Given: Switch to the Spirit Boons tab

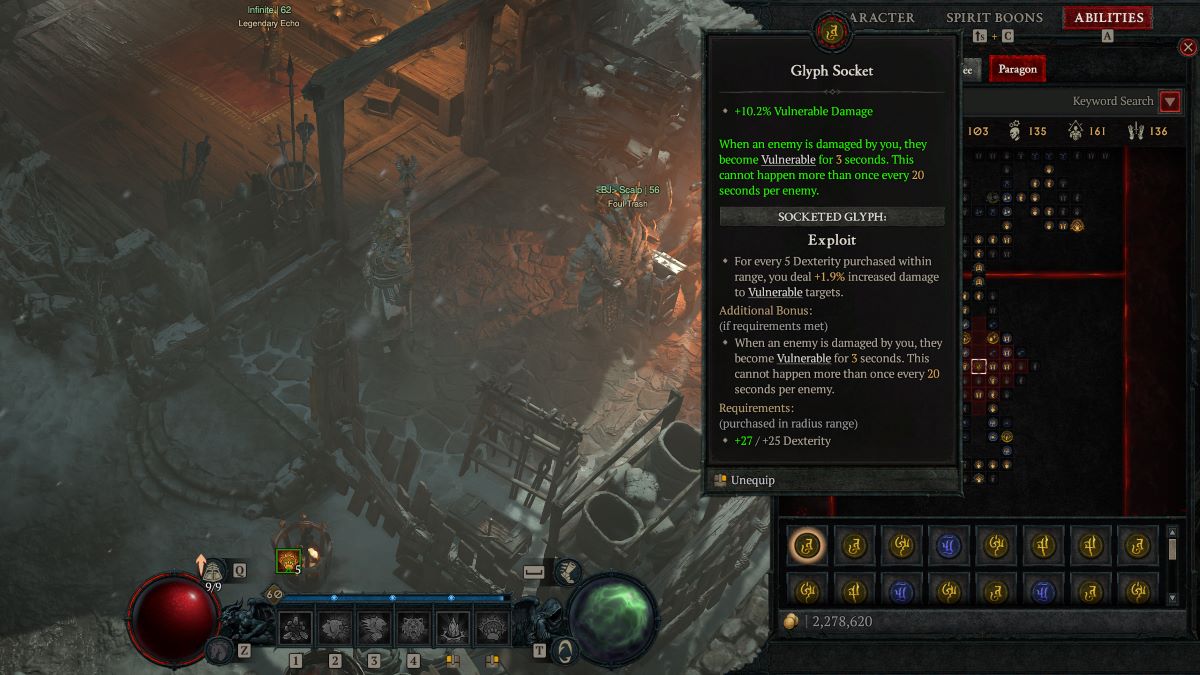Looking at the screenshot, I should pos(994,18).
